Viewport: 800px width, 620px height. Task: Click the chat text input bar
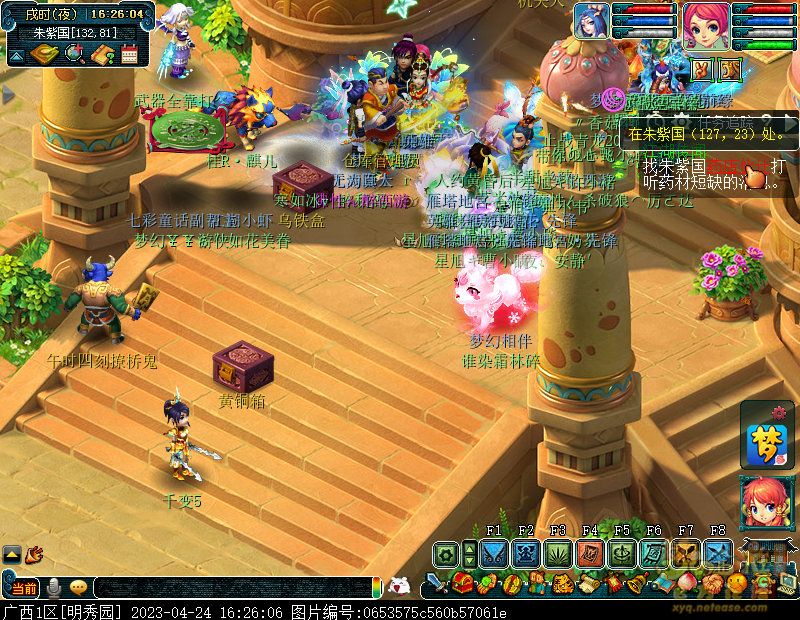[230, 588]
